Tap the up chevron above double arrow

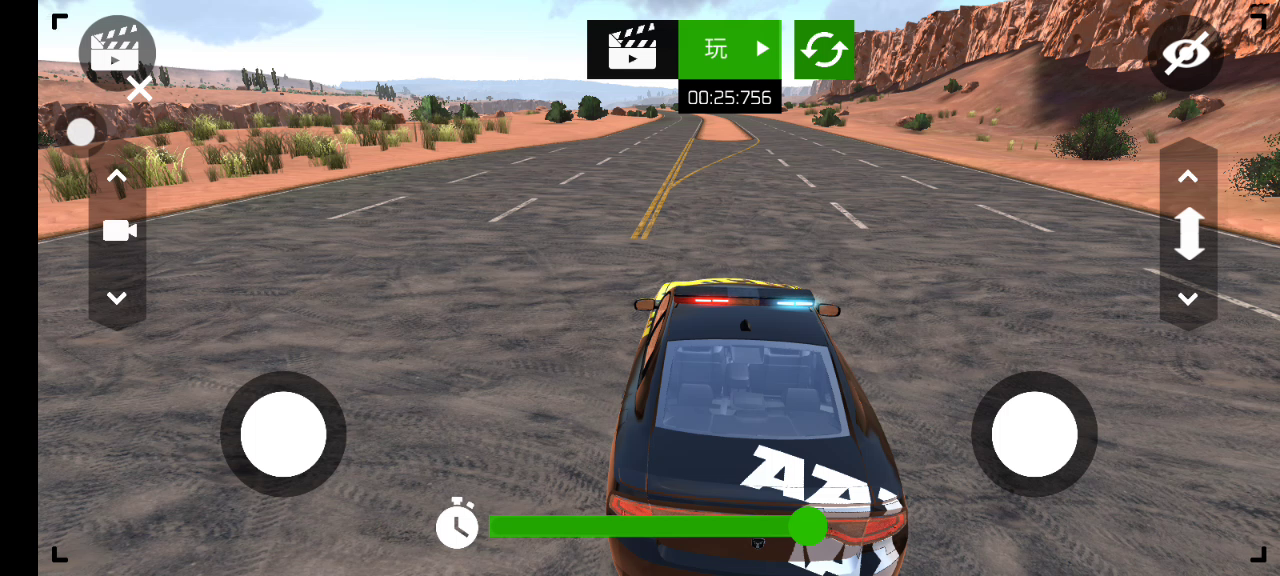[1188, 177]
